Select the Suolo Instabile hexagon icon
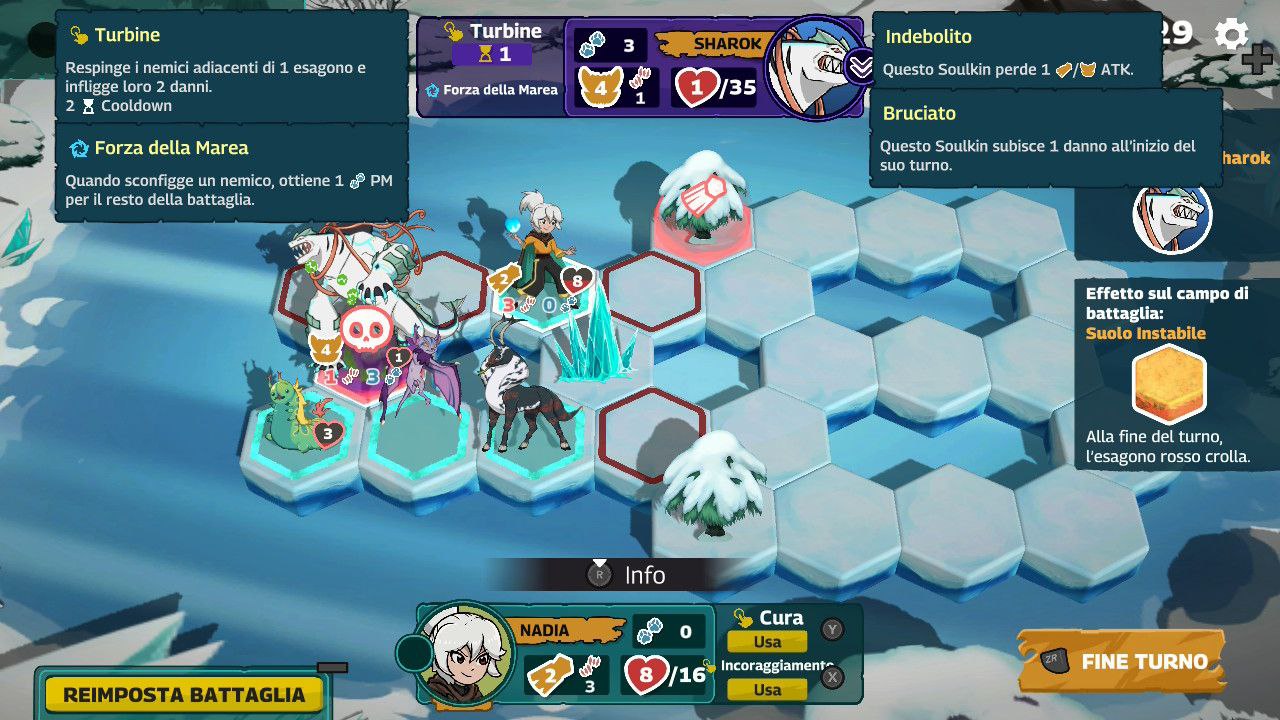This screenshot has height=720, width=1280. pyautogui.click(x=1169, y=384)
